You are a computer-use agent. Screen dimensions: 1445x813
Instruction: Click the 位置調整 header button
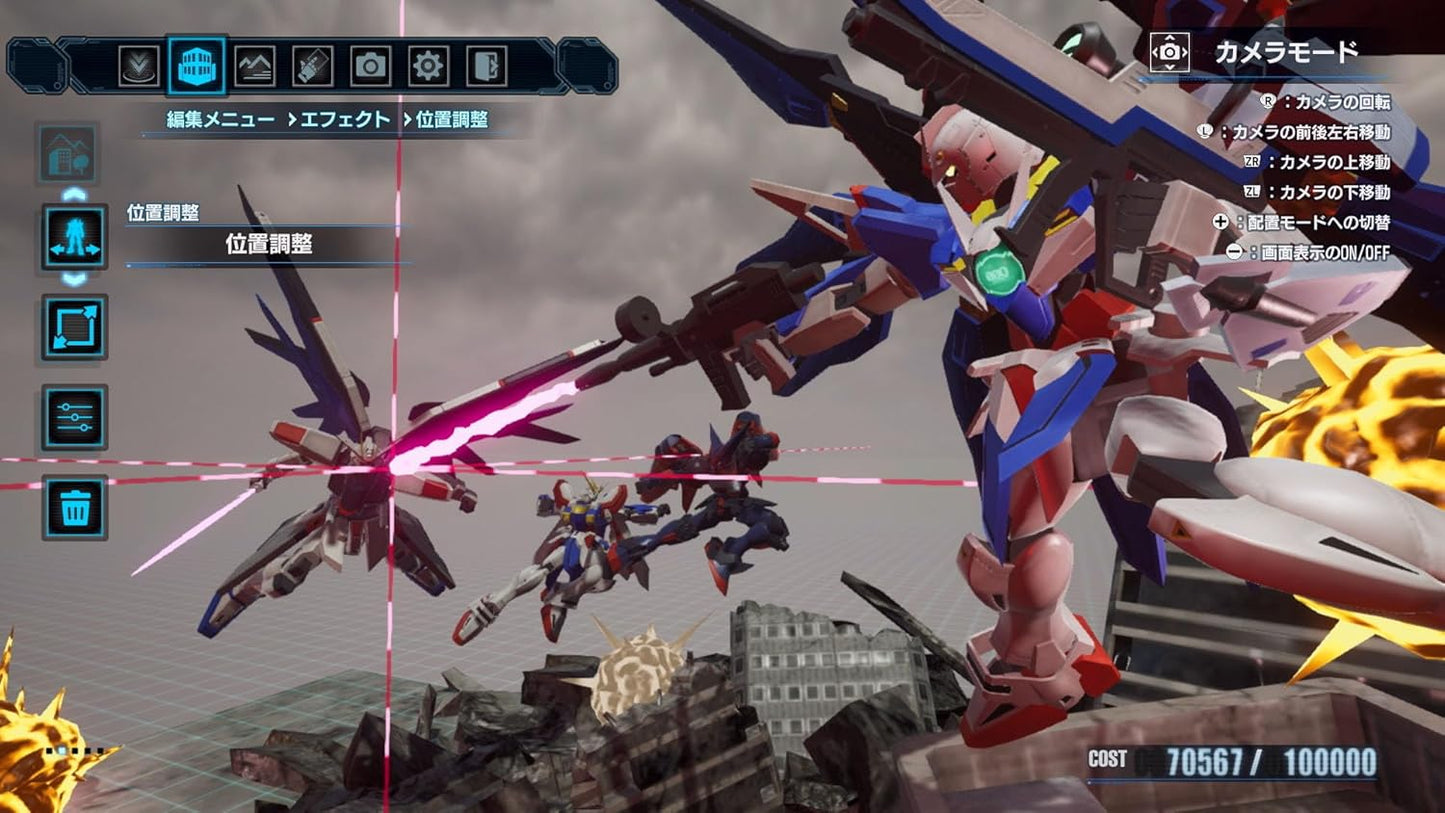267,243
